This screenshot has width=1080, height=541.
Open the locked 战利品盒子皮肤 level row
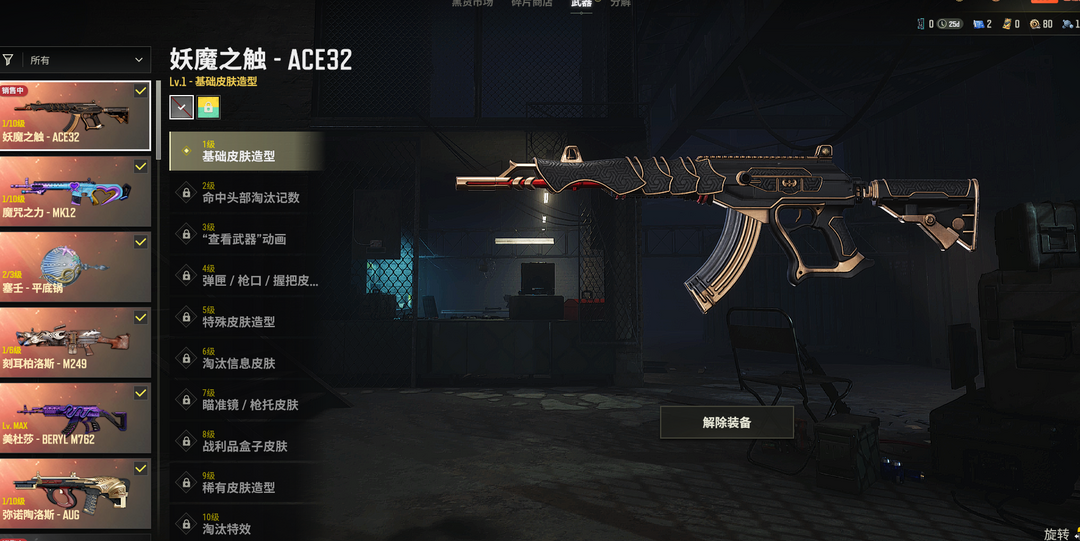[246, 441]
